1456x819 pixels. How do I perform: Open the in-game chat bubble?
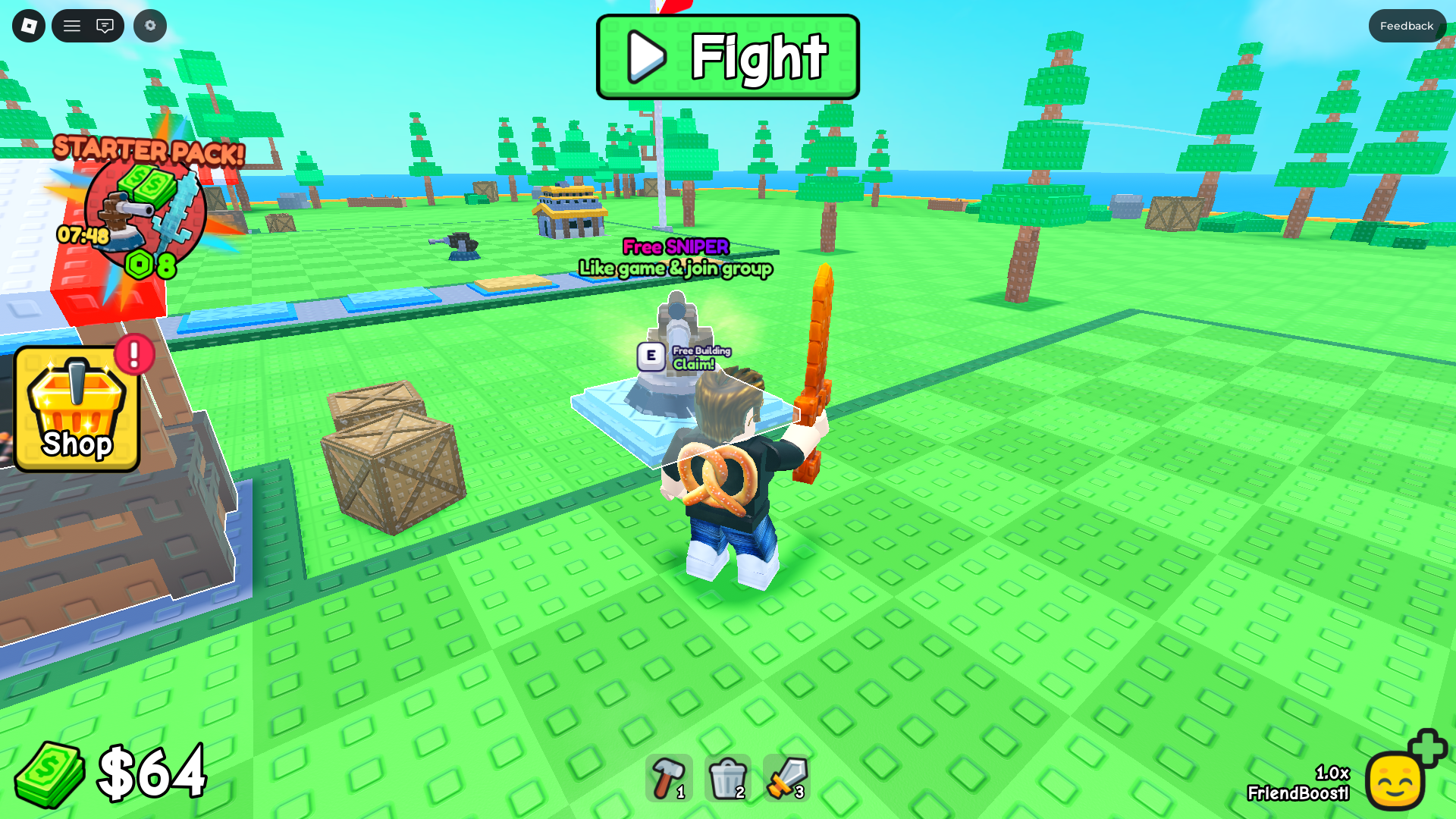tap(106, 25)
